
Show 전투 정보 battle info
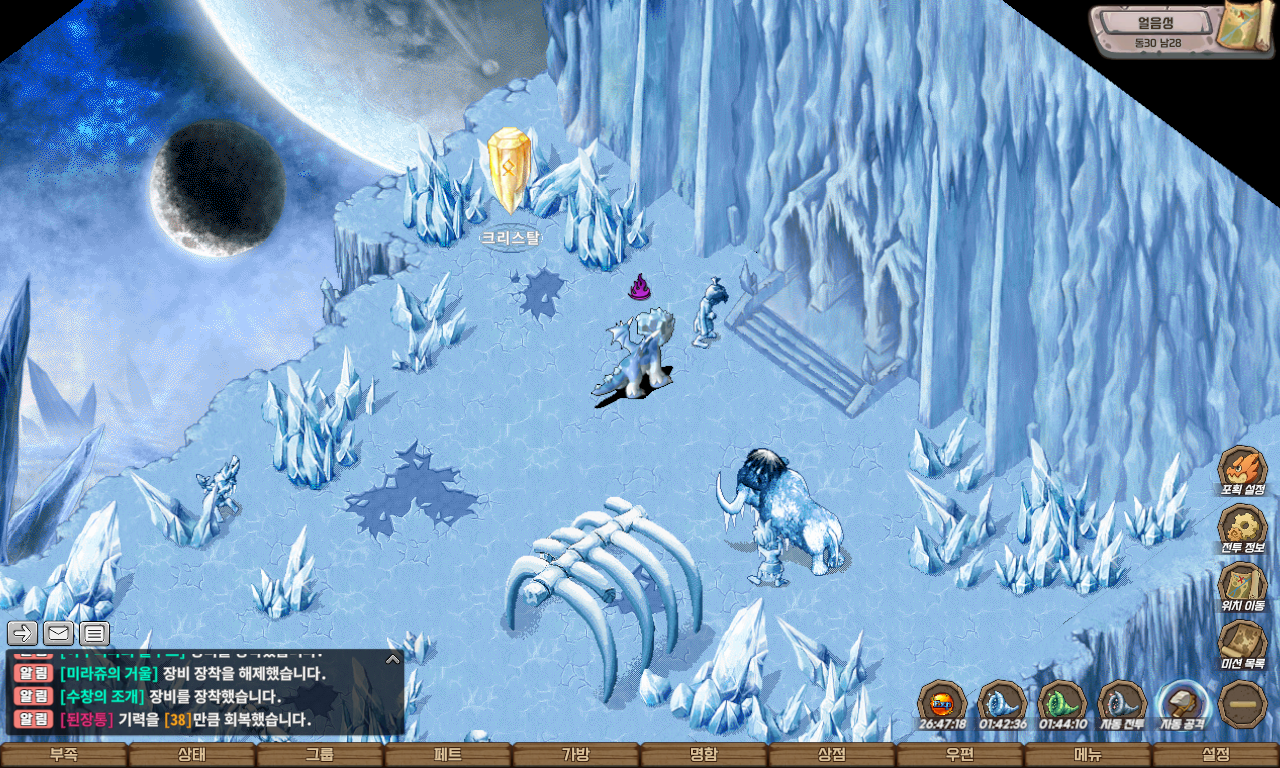[1243, 528]
